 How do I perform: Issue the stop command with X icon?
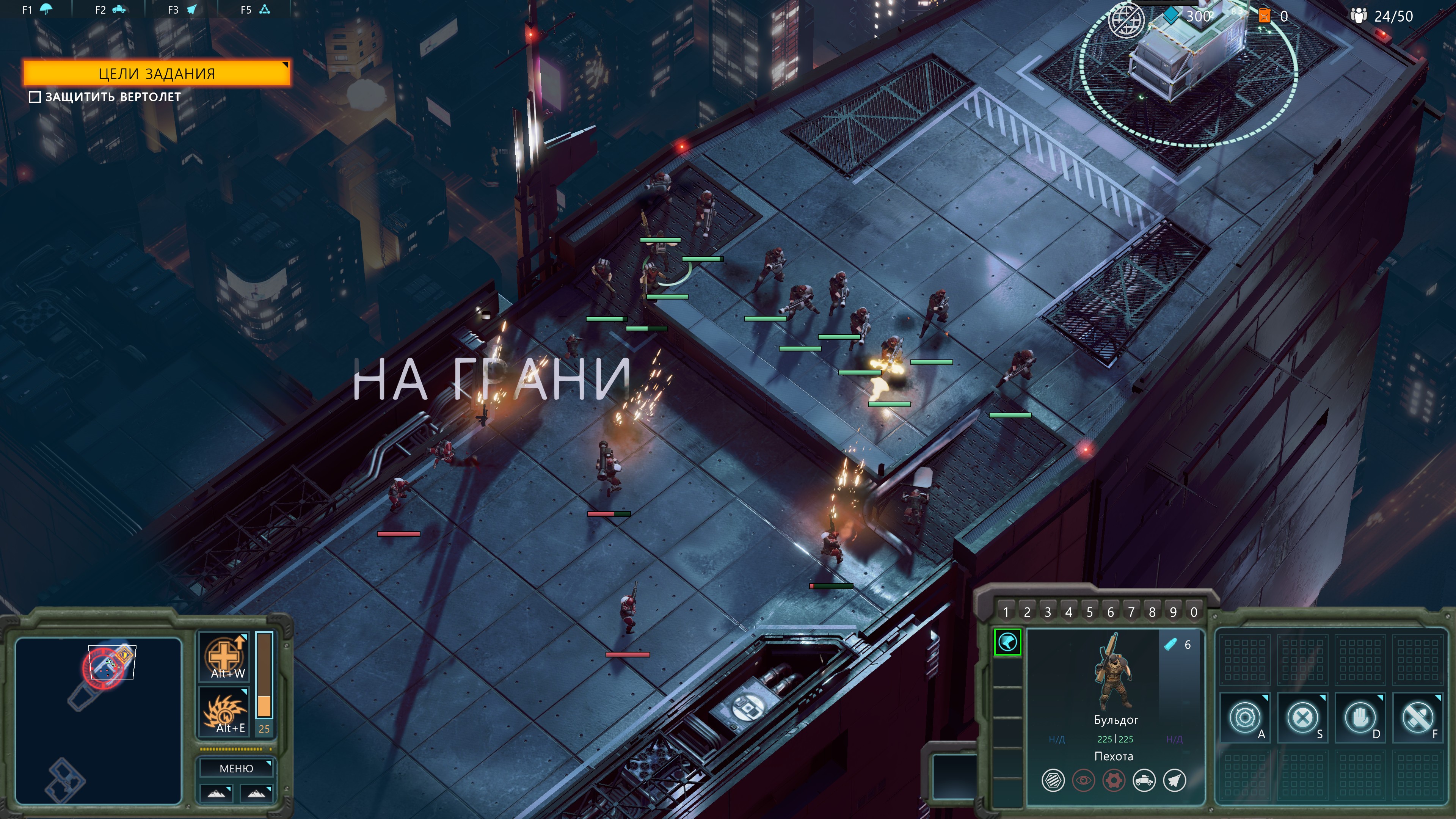tap(1303, 718)
